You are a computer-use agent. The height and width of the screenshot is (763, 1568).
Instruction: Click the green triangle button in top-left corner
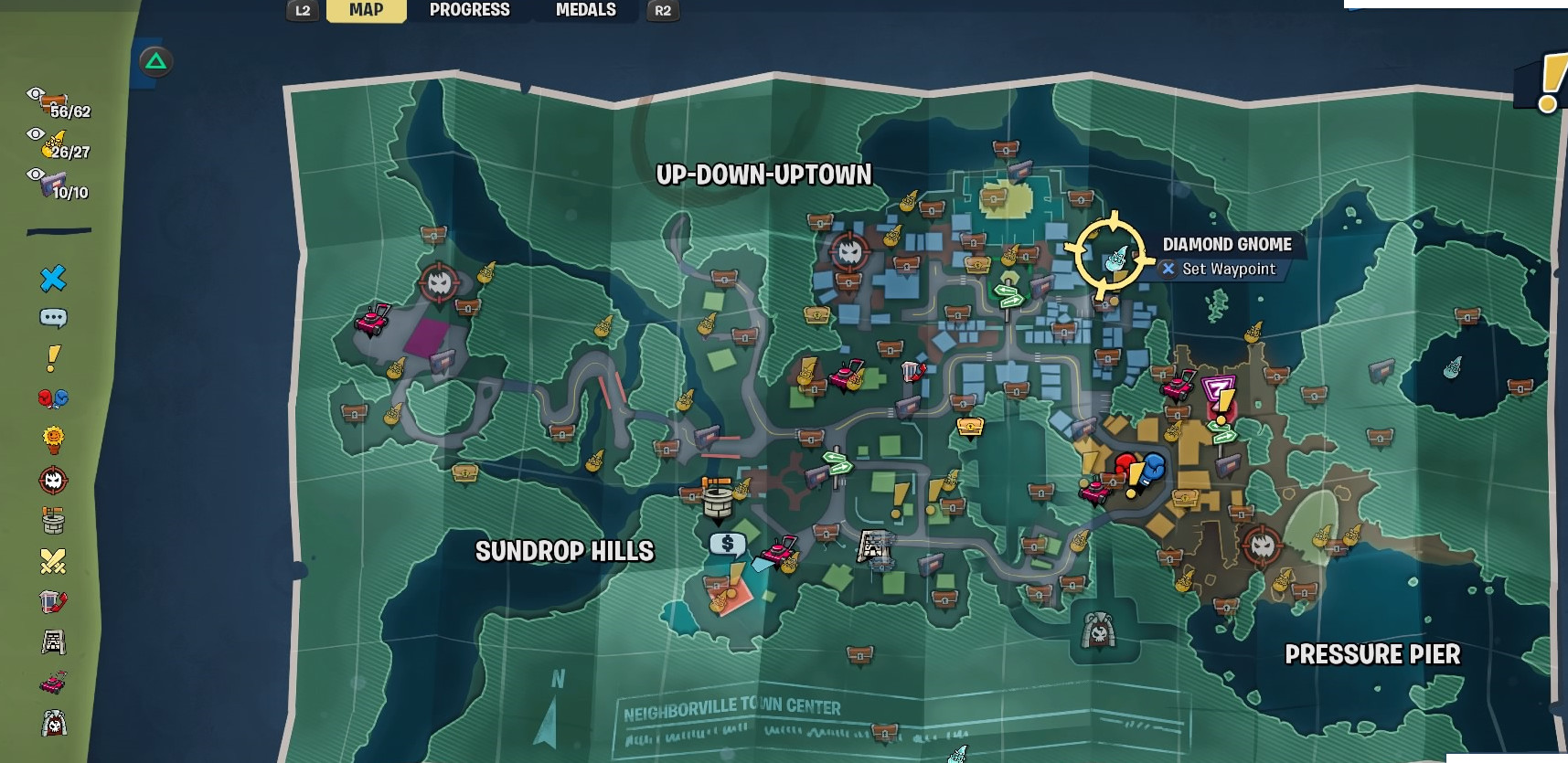[154, 60]
